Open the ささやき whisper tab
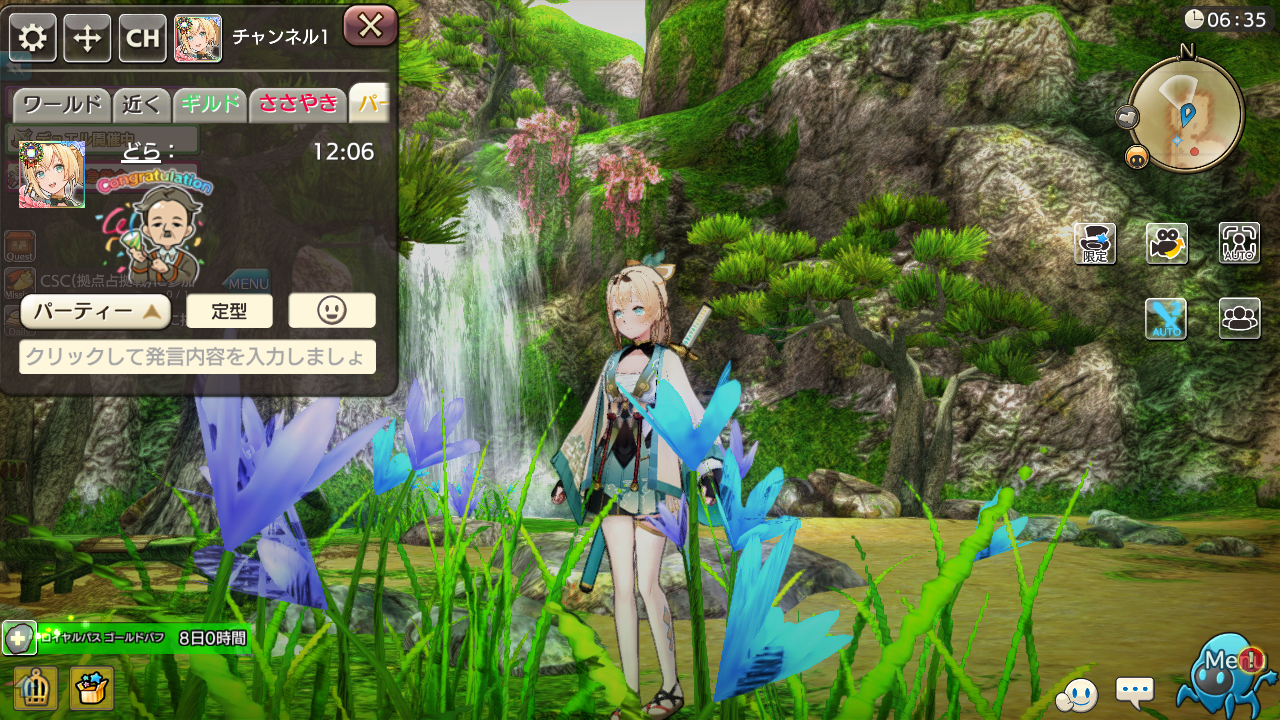This screenshot has height=720, width=1280. tap(298, 104)
